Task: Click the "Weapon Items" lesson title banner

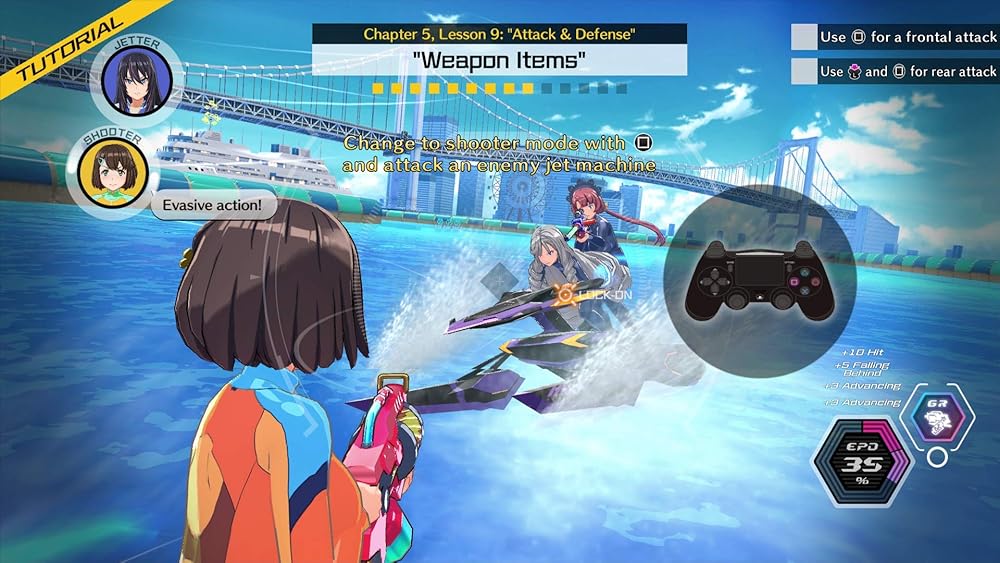Action: click(x=499, y=60)
